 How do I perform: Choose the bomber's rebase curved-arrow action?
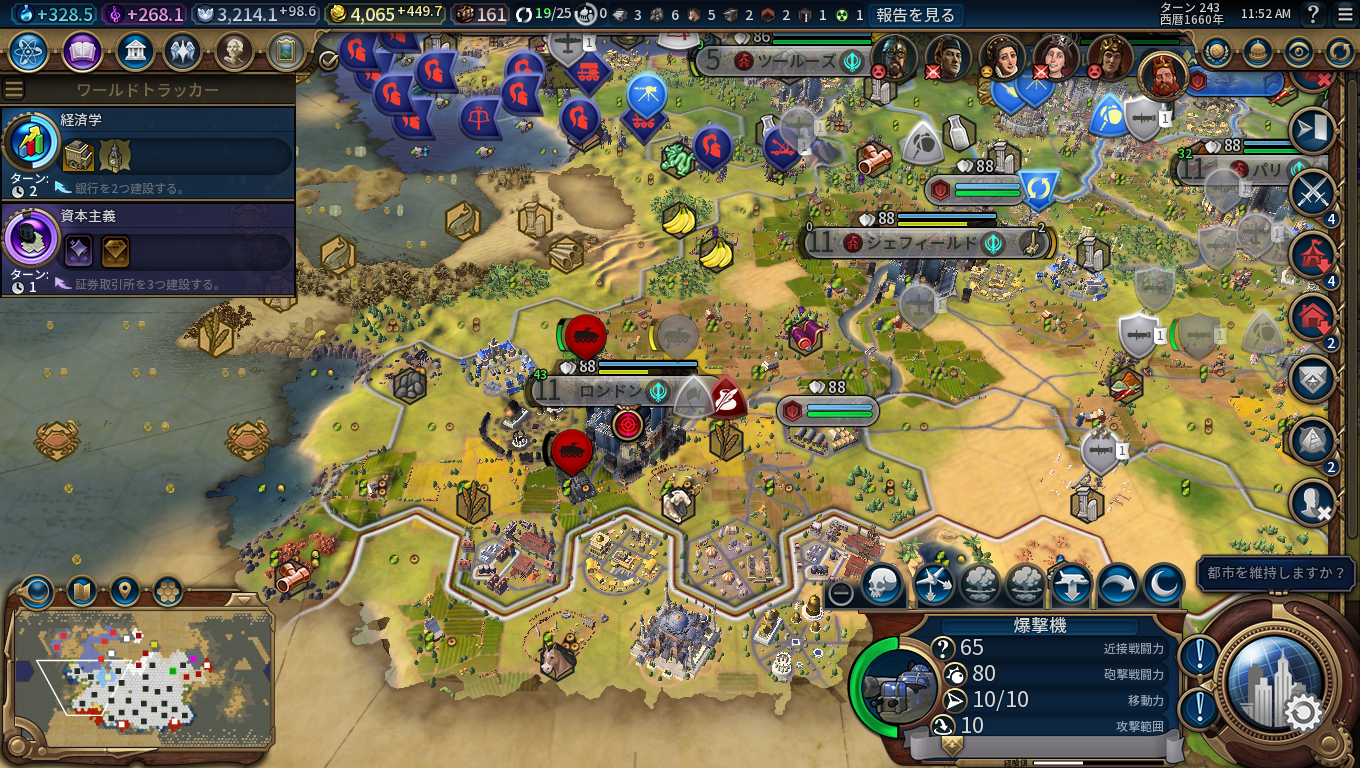[x=1118, y=584]
